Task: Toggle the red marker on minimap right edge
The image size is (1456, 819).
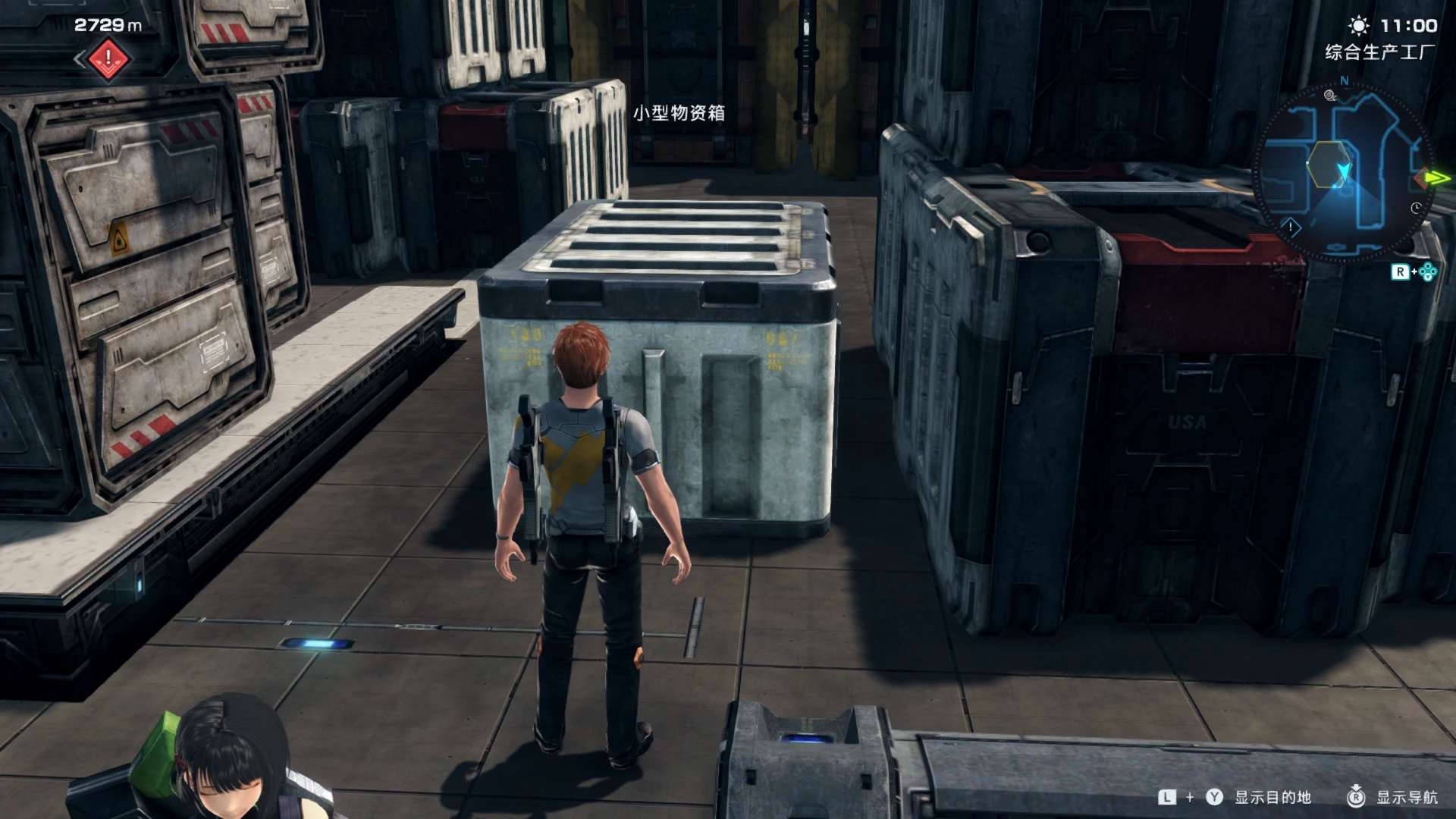Action: (x=1421, y=177)
